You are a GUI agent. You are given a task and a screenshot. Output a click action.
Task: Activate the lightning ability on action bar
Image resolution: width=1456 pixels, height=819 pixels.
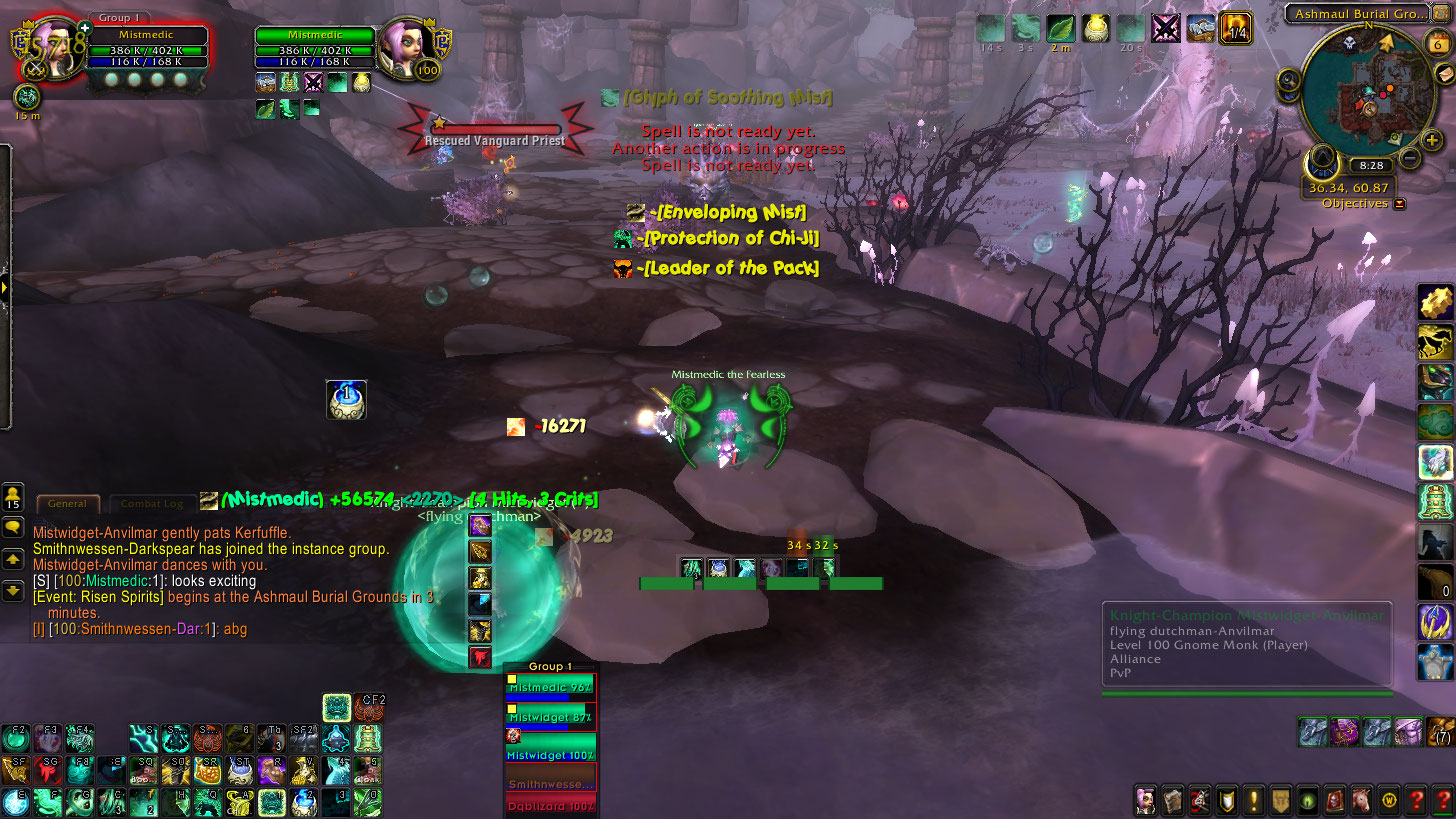[144, 739]
